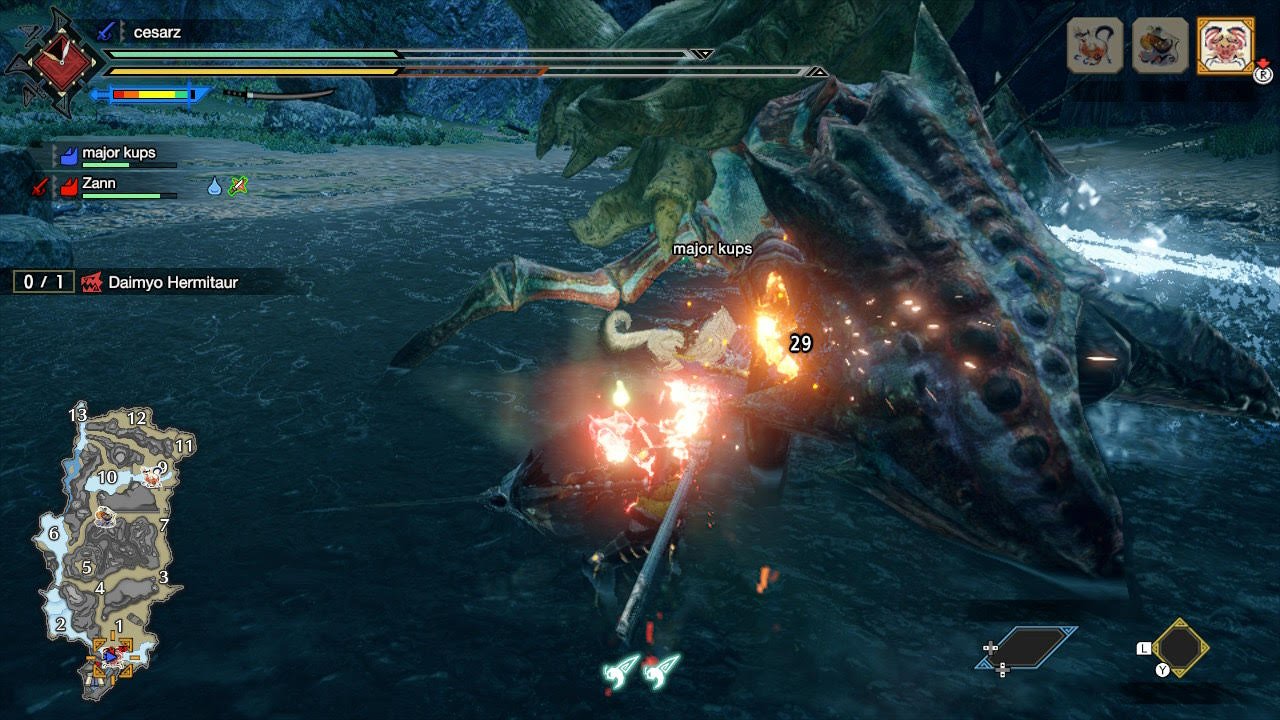1280x720 pixels.
Task: Select party member Zann in the list
Action: (99, 184)
